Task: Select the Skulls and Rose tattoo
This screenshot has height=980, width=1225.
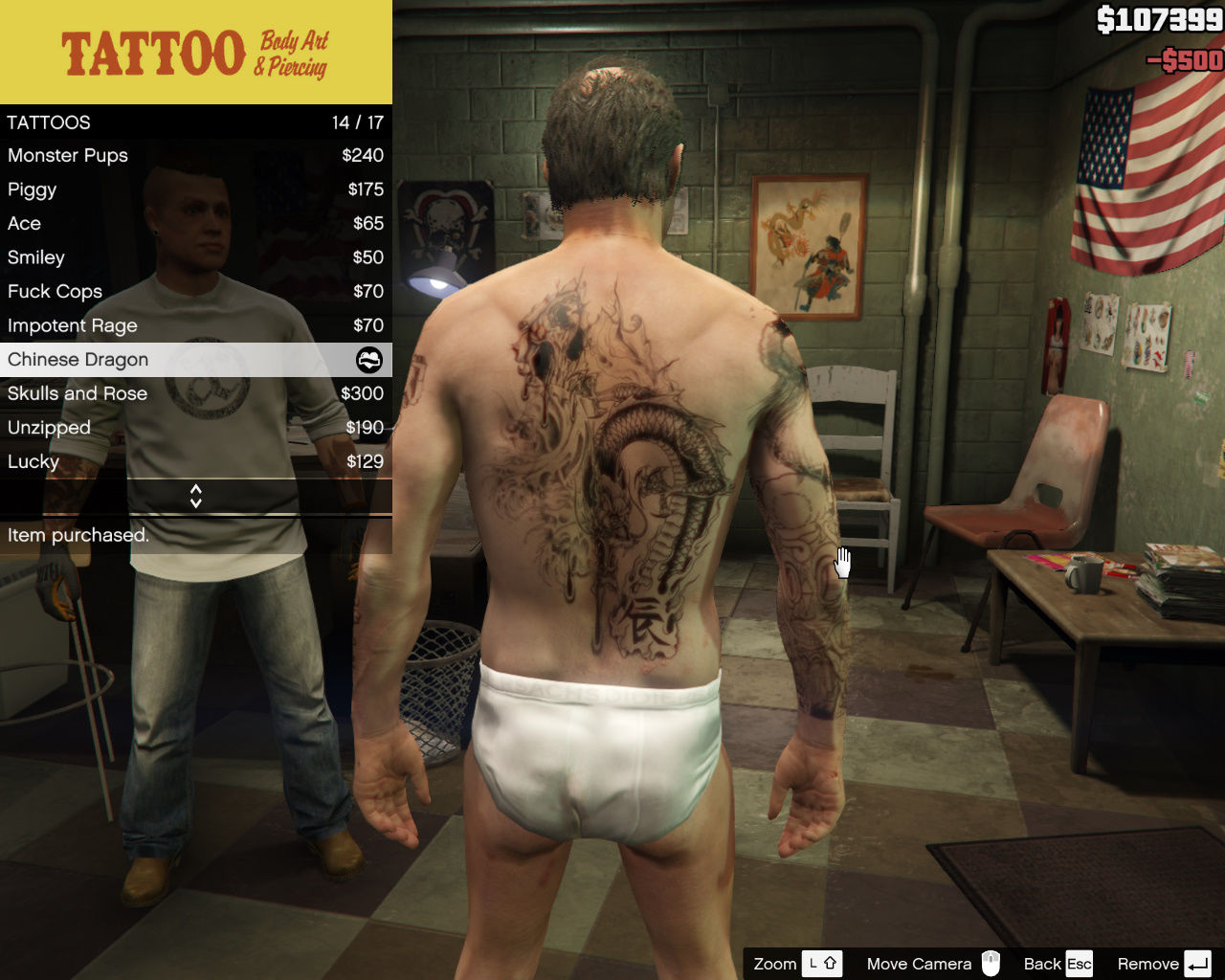Action: coord(195,393)
